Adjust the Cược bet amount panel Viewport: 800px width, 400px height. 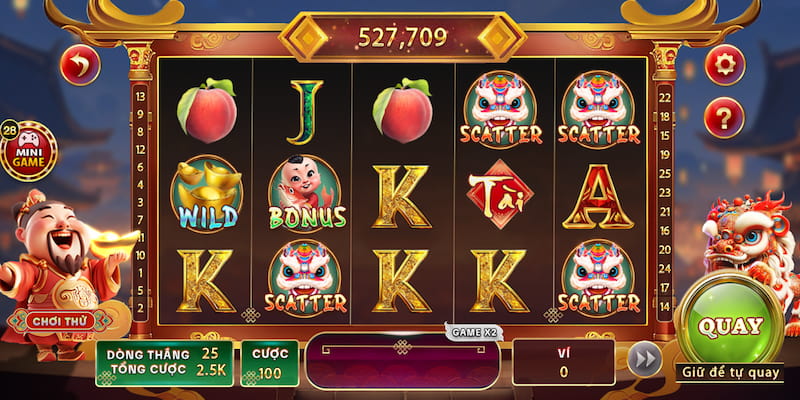270,363
